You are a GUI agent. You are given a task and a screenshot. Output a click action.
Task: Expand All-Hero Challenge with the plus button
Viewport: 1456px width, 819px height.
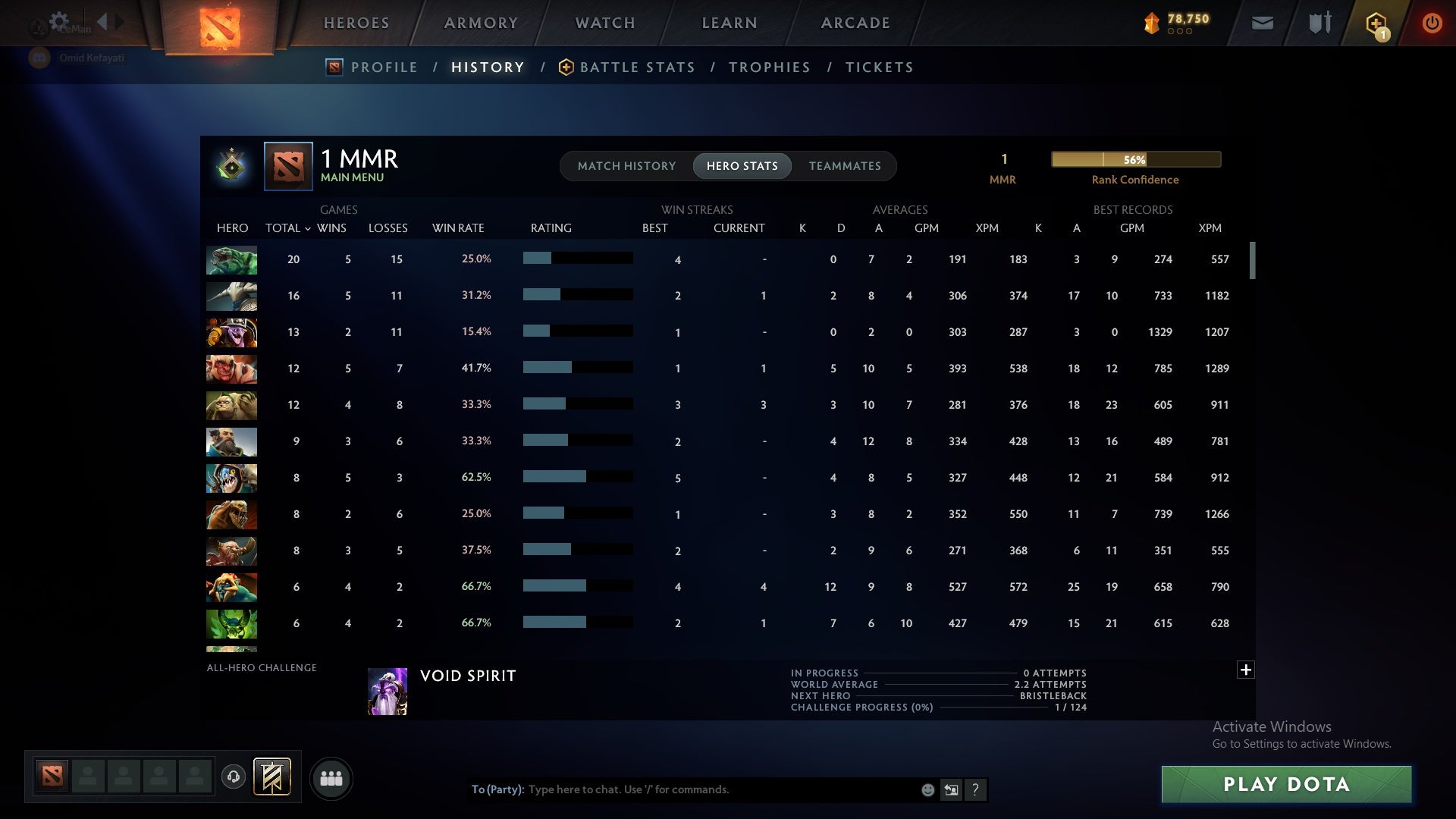[1245, 670]
